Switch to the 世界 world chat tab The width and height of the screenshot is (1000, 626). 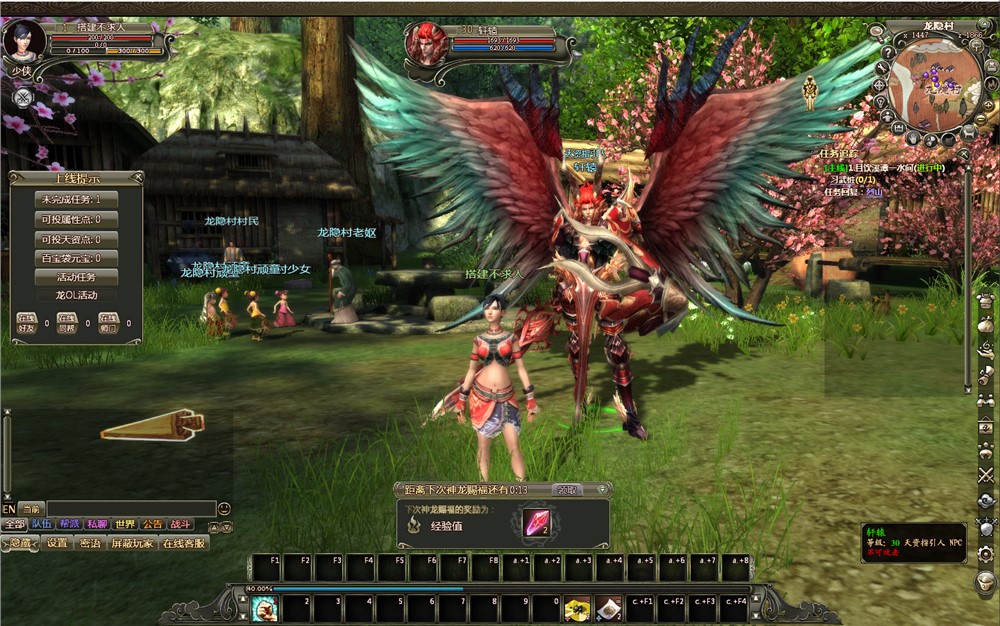(125, 524)
